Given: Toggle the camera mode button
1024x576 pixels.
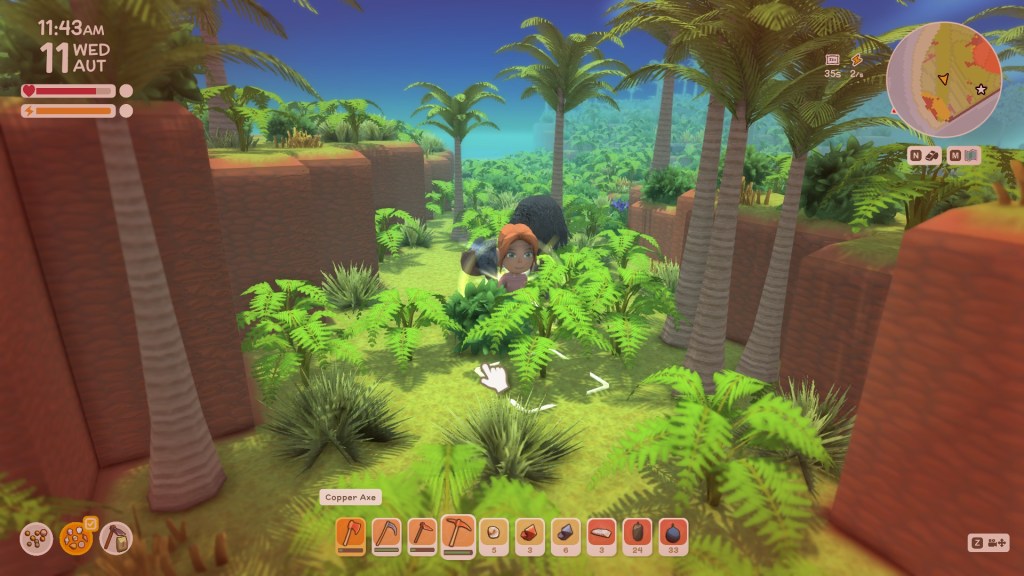Looking at the screenshot, I should (x=989, y=542).
